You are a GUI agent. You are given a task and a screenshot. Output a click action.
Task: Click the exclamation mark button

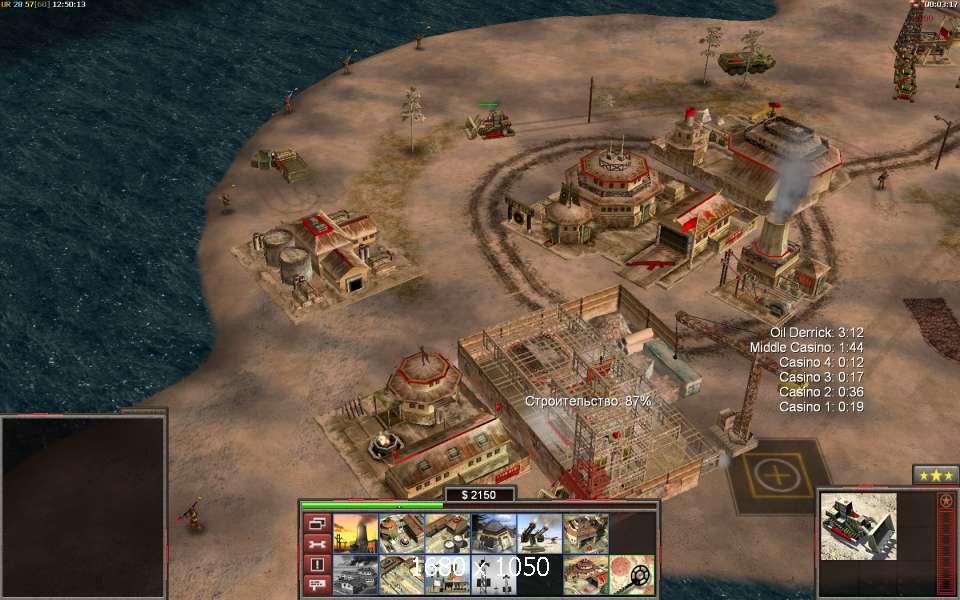(x=317, y=565)
